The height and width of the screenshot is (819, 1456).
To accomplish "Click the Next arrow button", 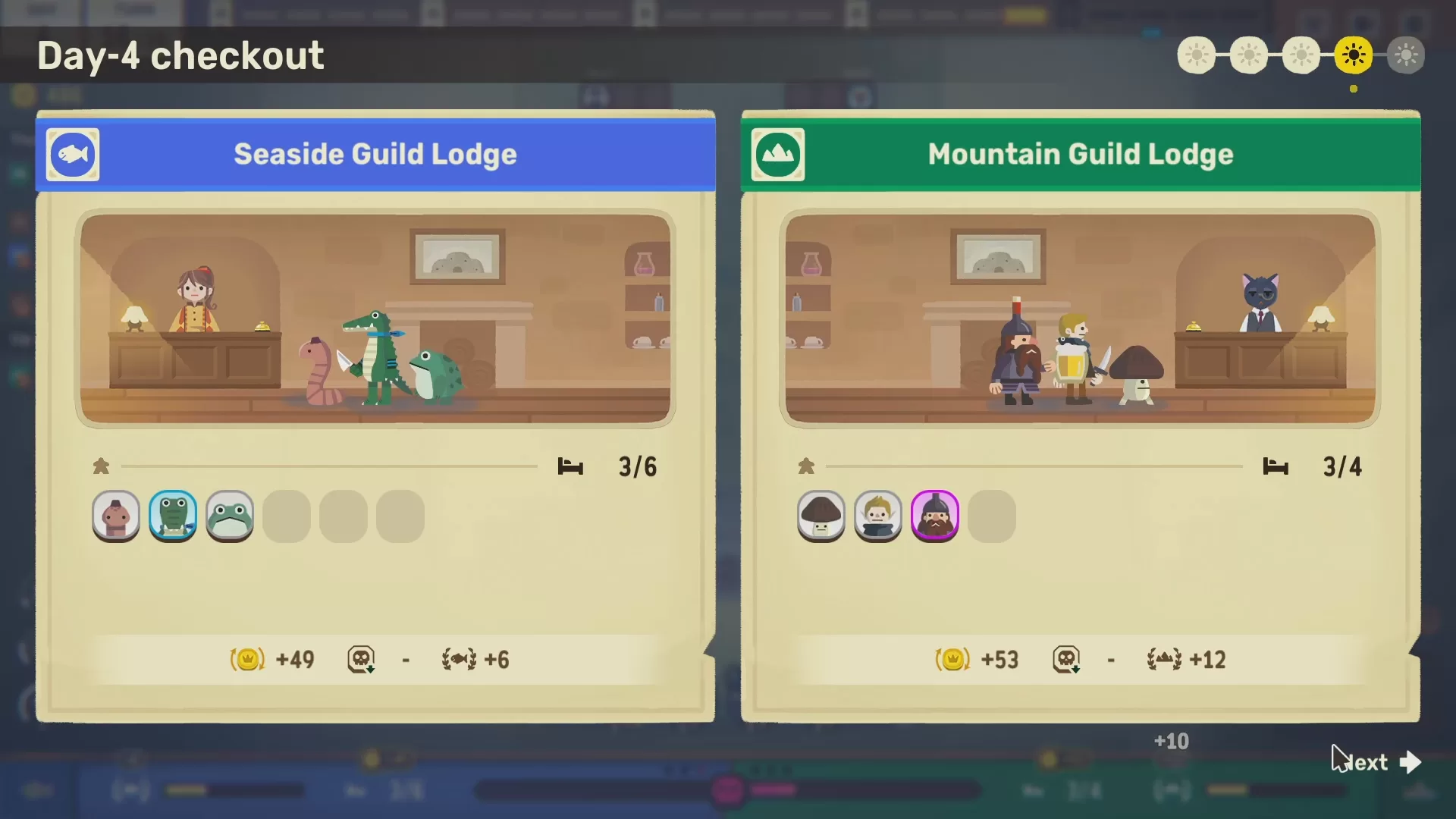I will [1409, 761].
